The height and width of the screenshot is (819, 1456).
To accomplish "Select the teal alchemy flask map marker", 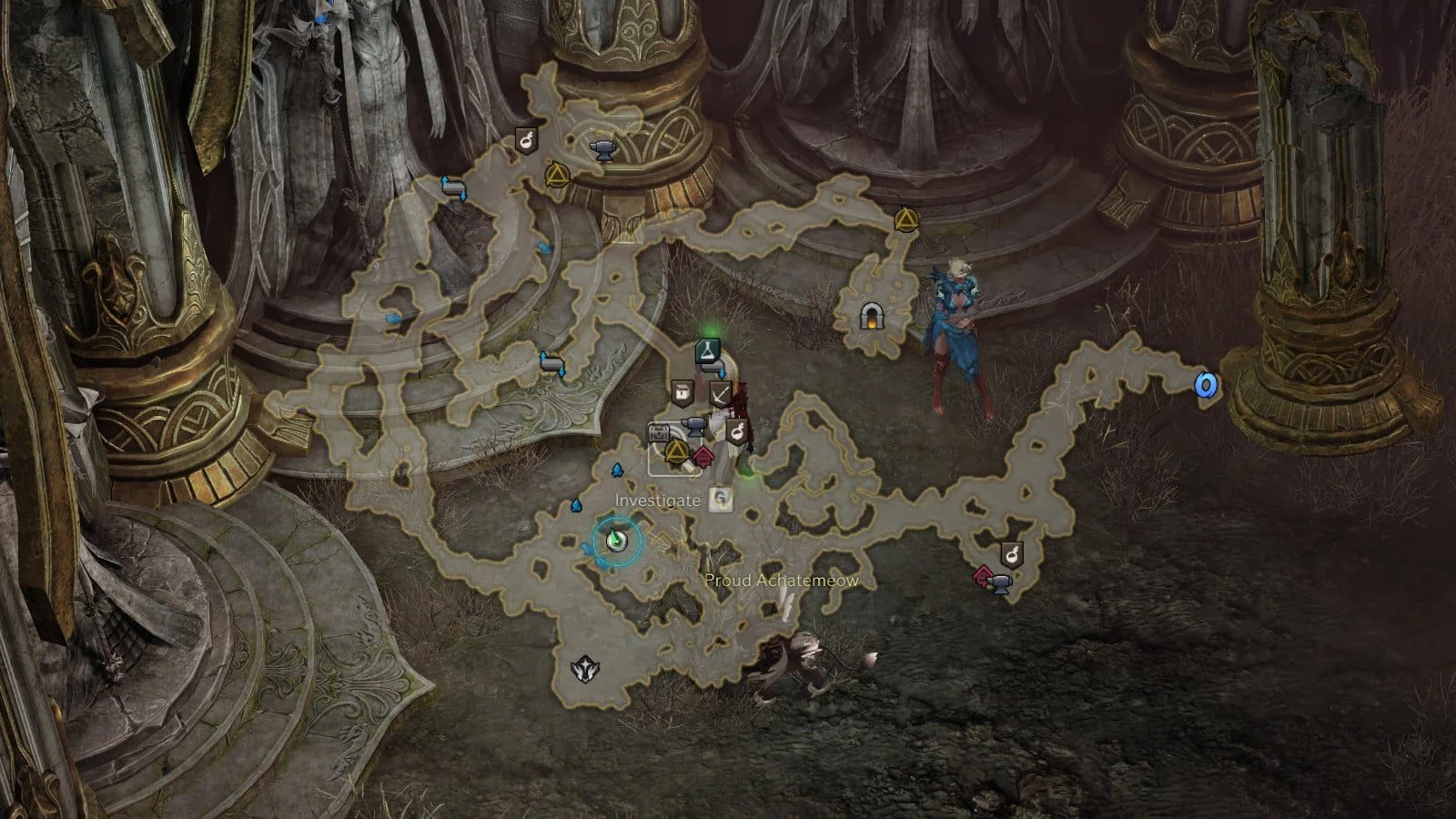I will point(708,350).
